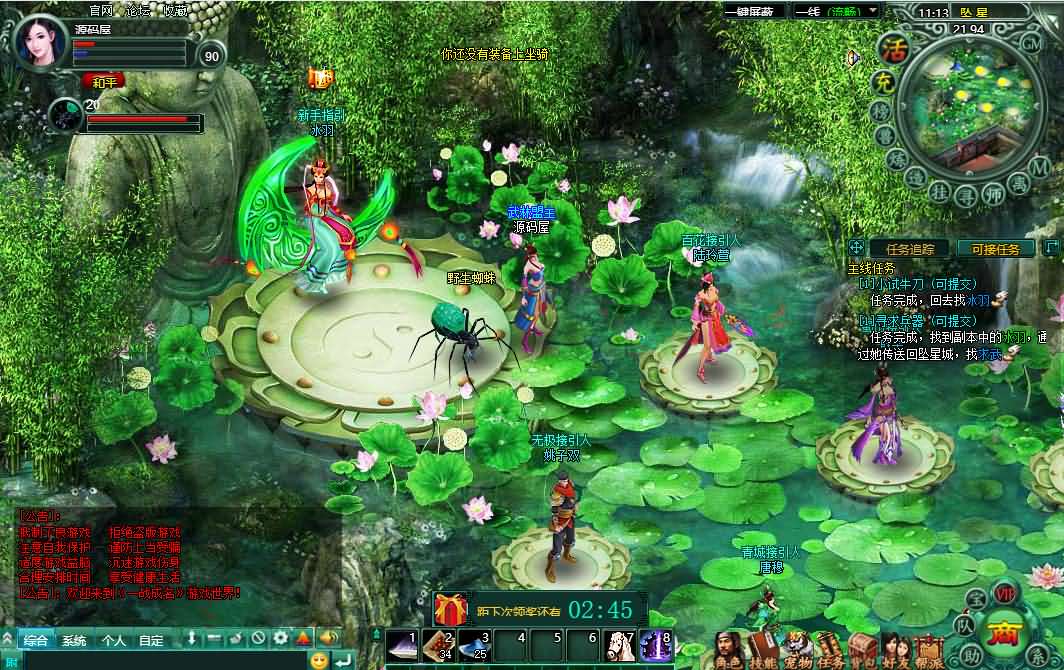Image resolution: width=1064 pixels, height=670 pixels.
Task: Open the 商 shop button
Action: [x=1001, y=632]
